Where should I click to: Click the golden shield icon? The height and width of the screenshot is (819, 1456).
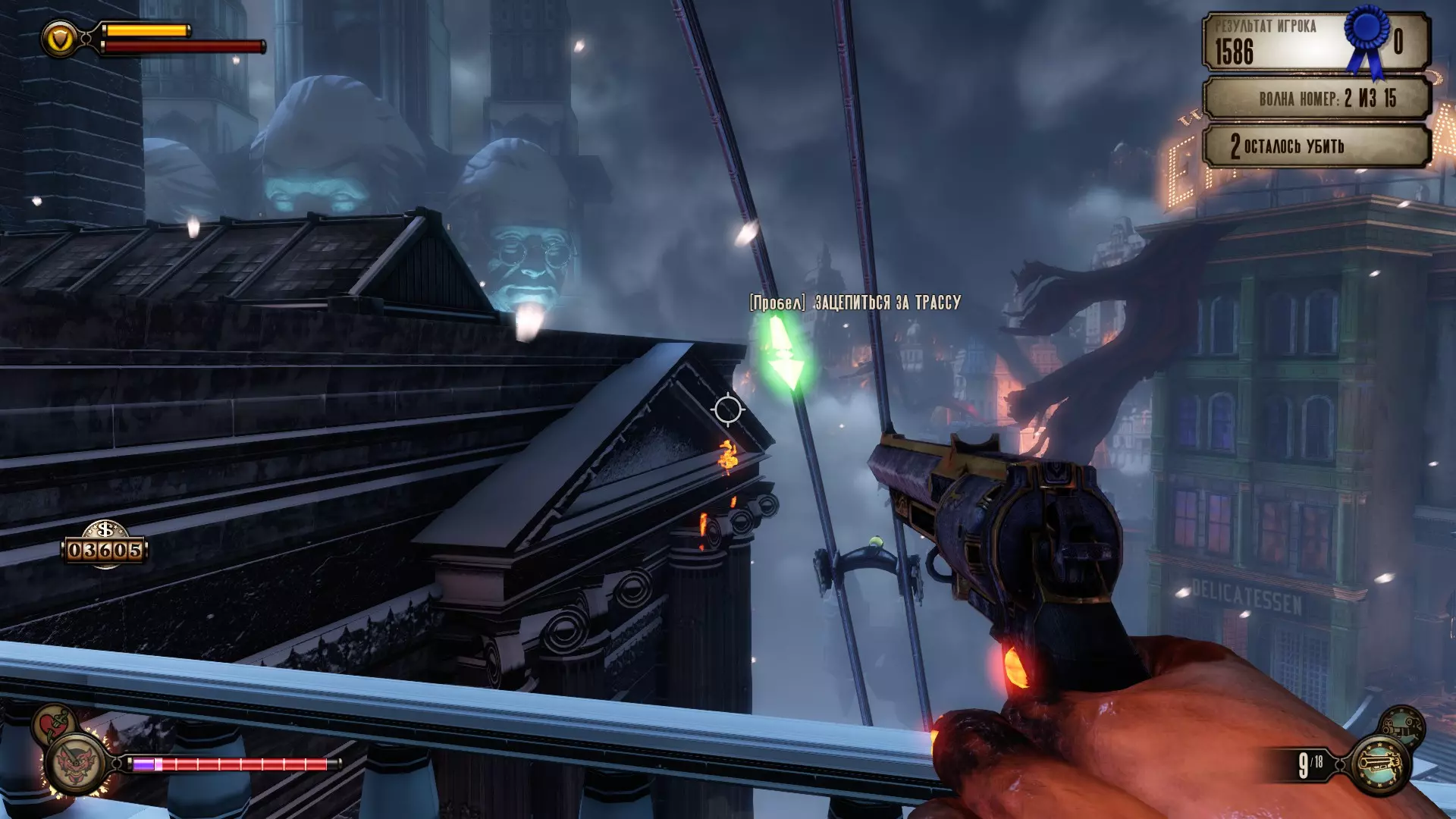point(59,38)
